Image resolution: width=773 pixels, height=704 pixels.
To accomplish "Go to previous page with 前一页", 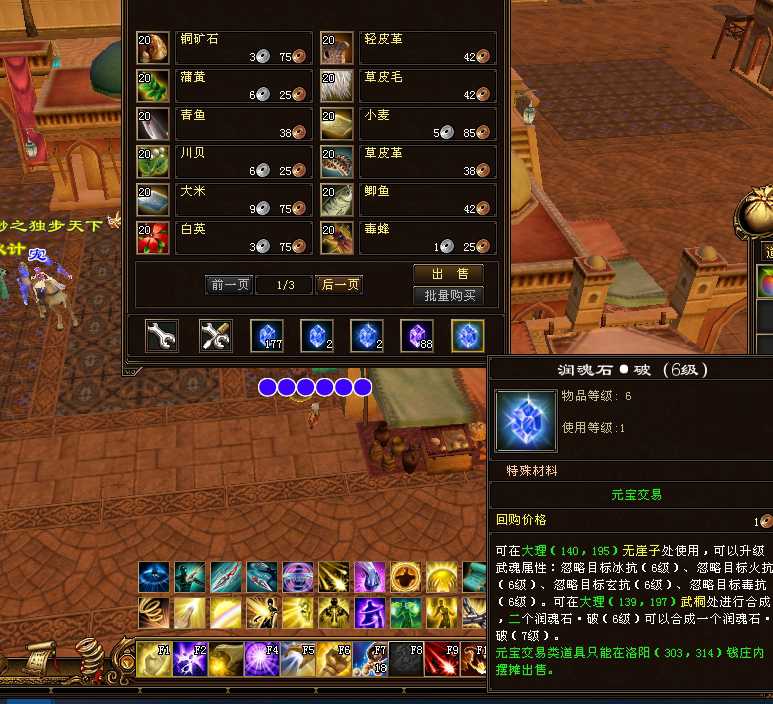I will point(229,285).
